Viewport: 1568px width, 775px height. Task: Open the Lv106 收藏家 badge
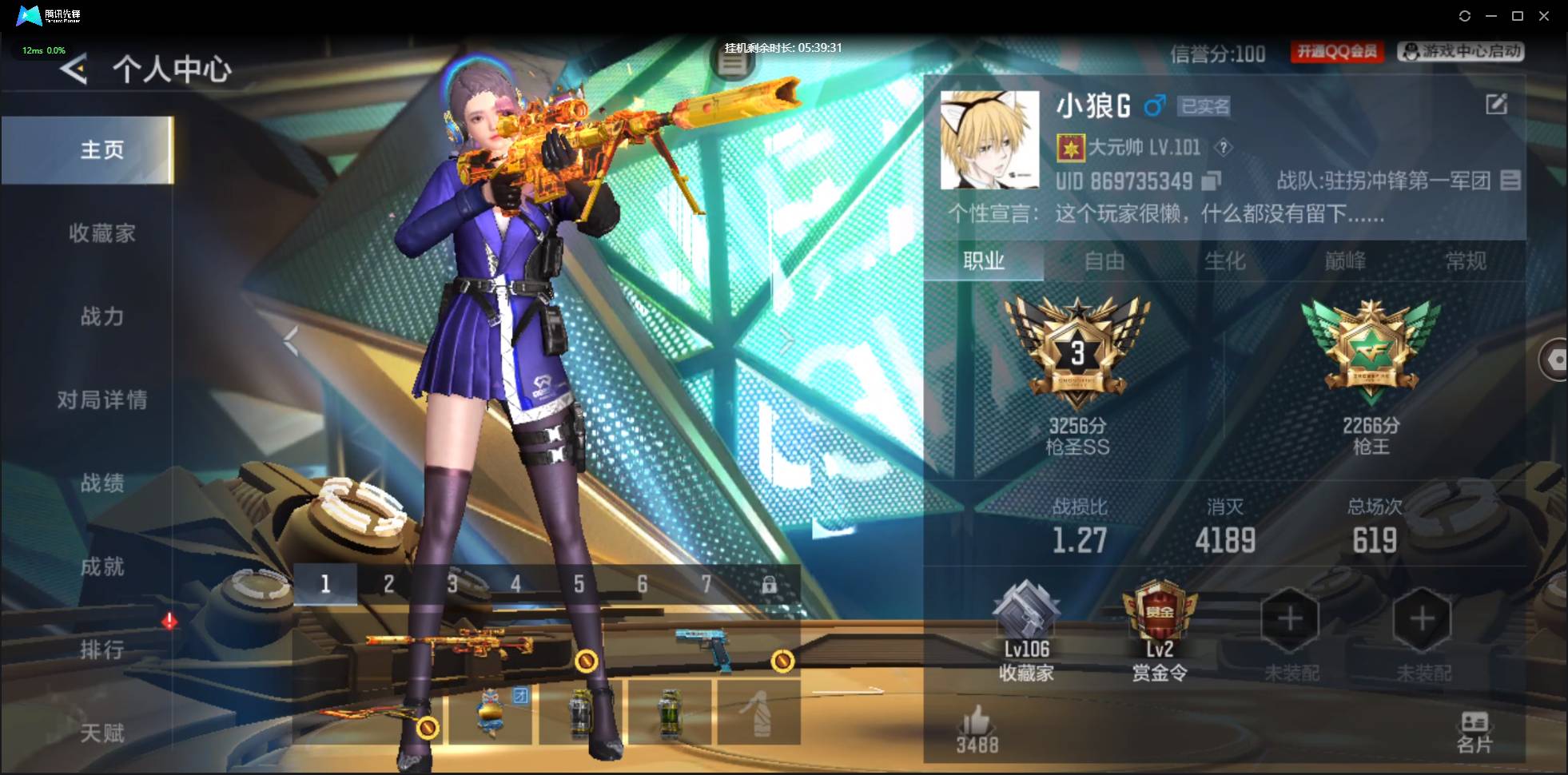click(1026, 631)
